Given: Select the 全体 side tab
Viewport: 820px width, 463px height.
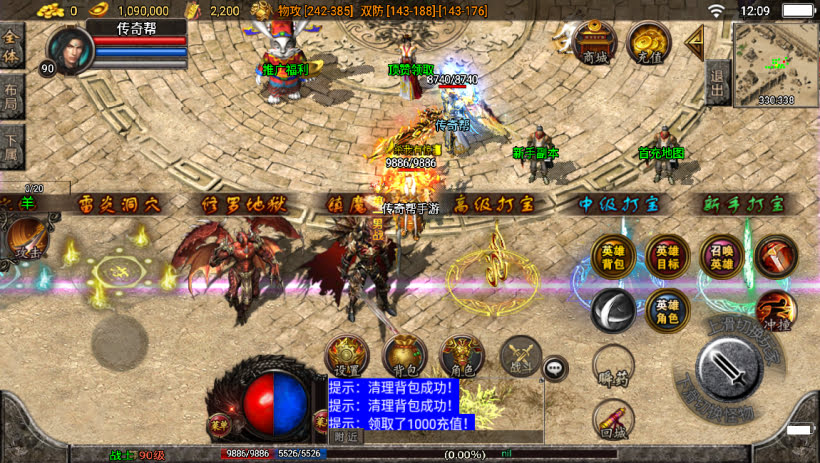Looking at the screenshot, I should click(12, 46).
